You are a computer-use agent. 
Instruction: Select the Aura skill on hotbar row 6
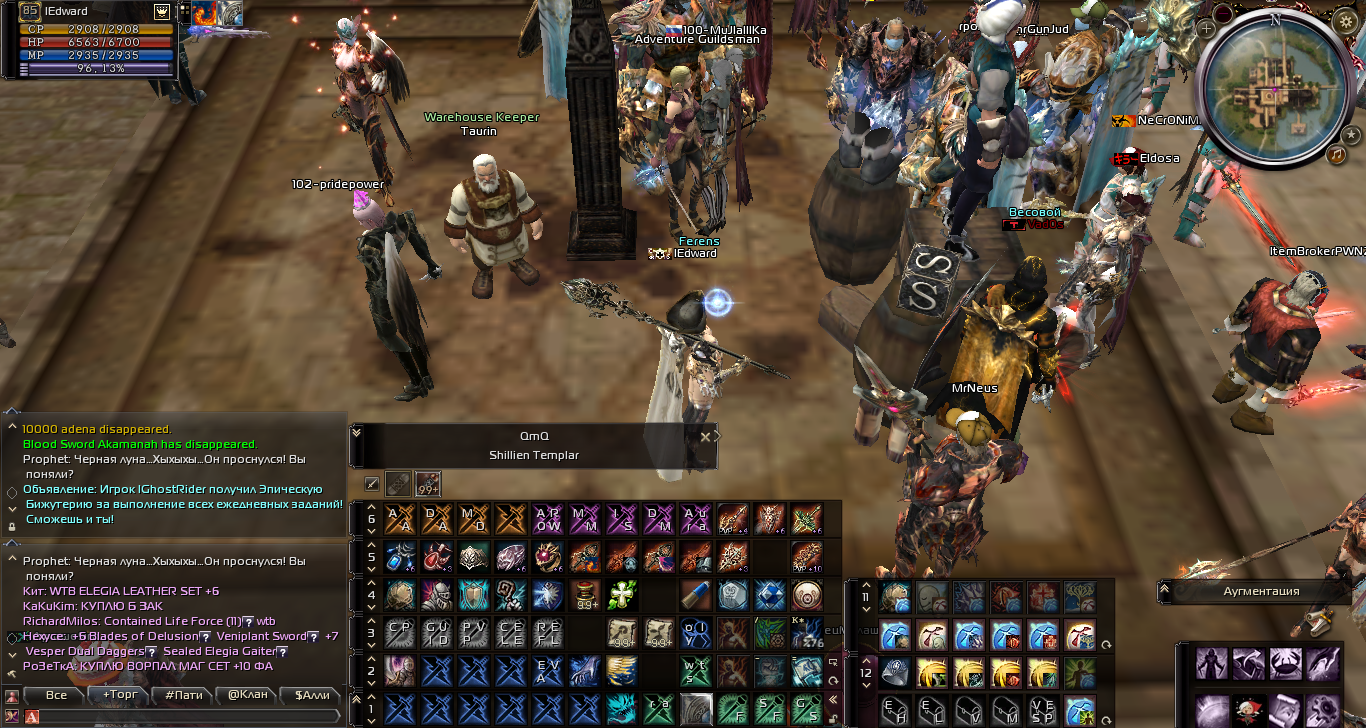click(698, 519)
